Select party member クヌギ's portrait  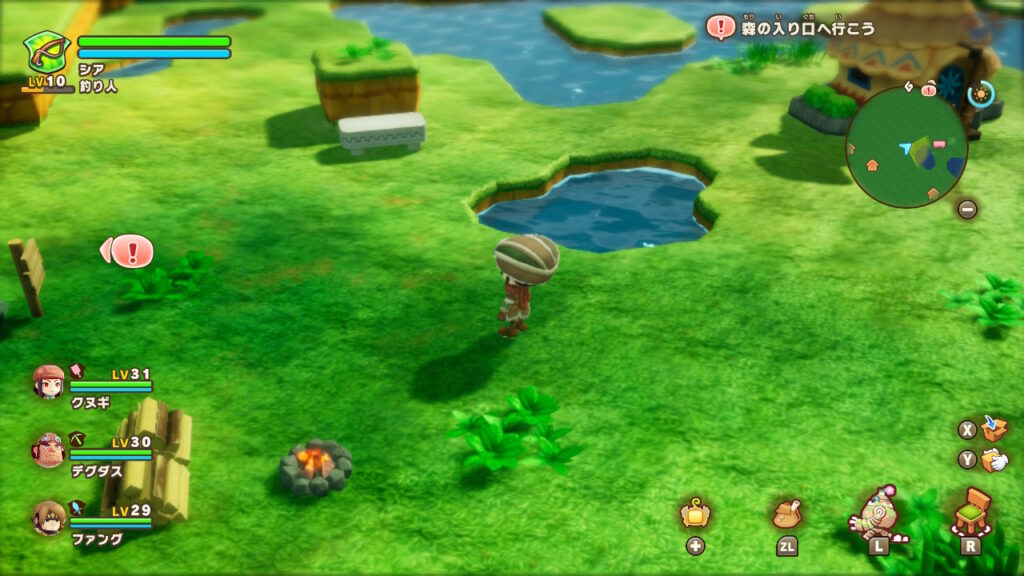point(48,381)
